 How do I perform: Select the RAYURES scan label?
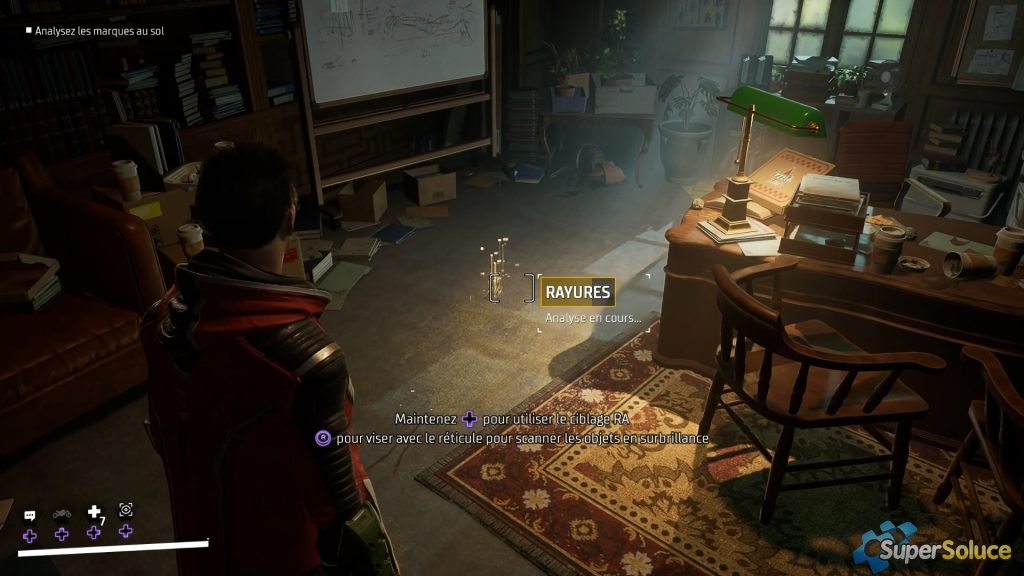577,292
